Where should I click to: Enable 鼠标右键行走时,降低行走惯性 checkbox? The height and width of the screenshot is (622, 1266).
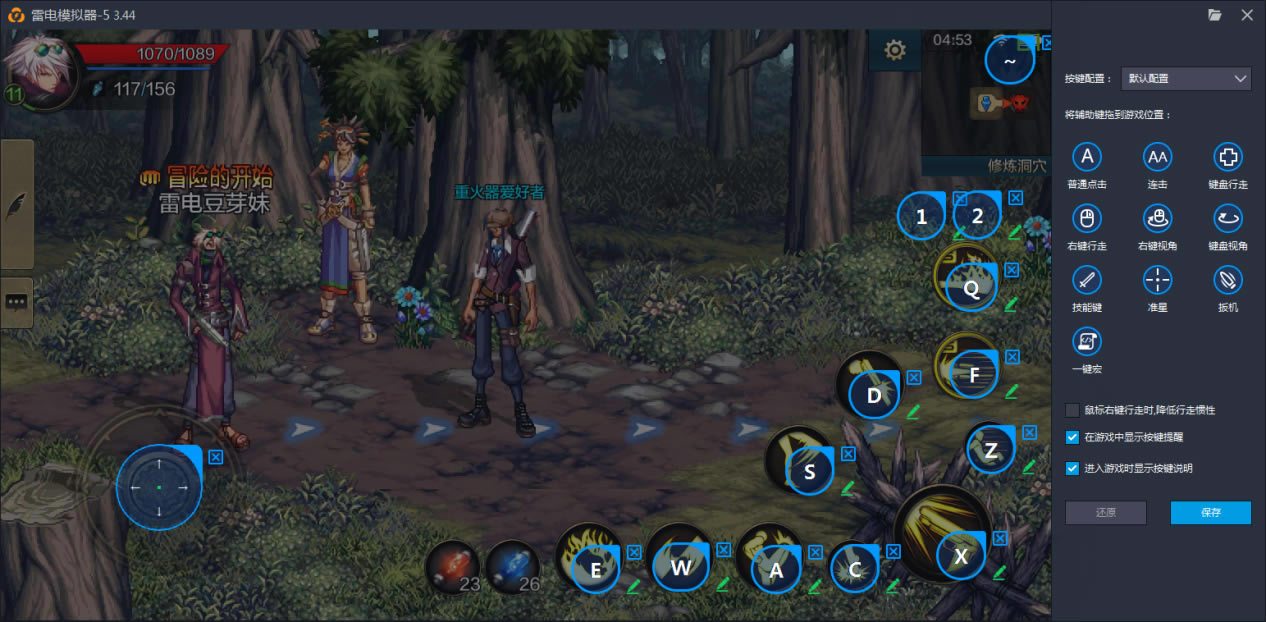(1072, 410)
